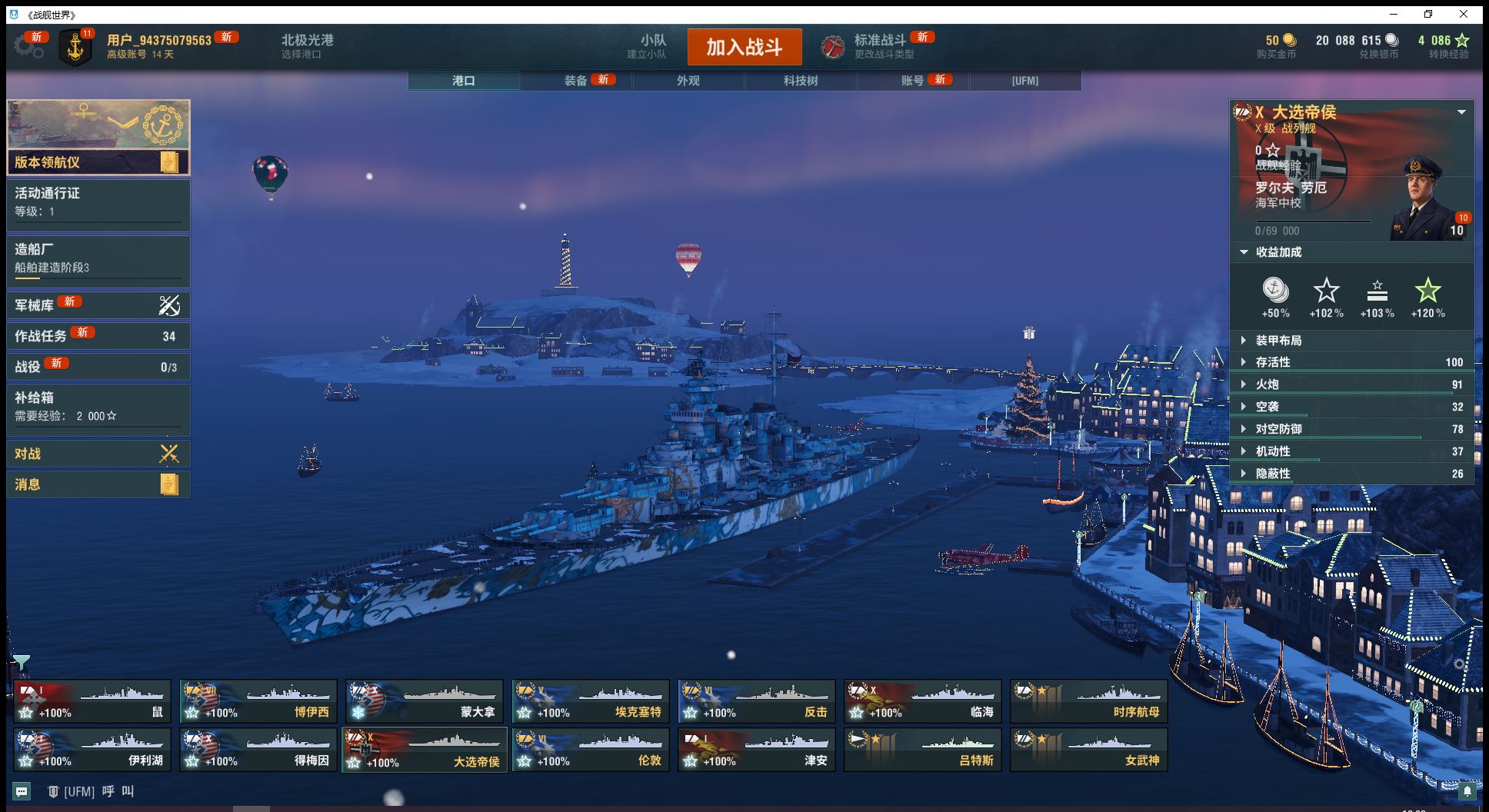Open the 军械库 armory menu
The image size is (1489, 812).
tap(98, 305)
